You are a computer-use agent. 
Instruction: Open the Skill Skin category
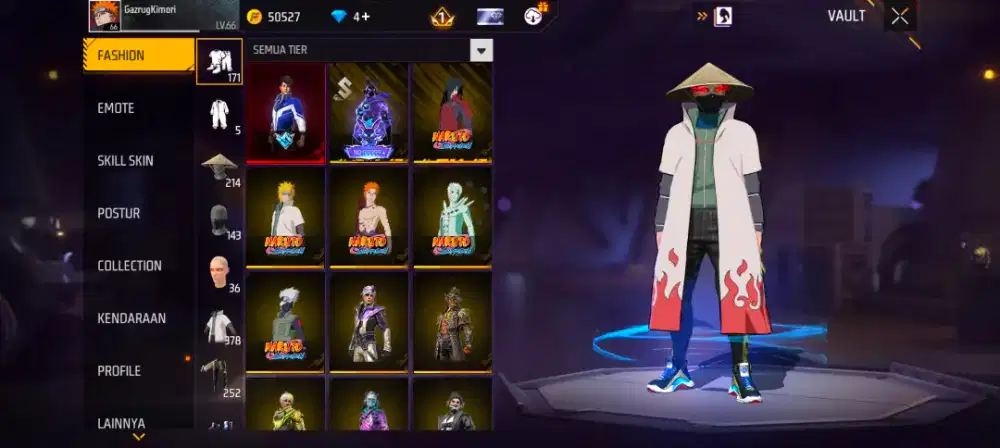click(x=125, y=161)
